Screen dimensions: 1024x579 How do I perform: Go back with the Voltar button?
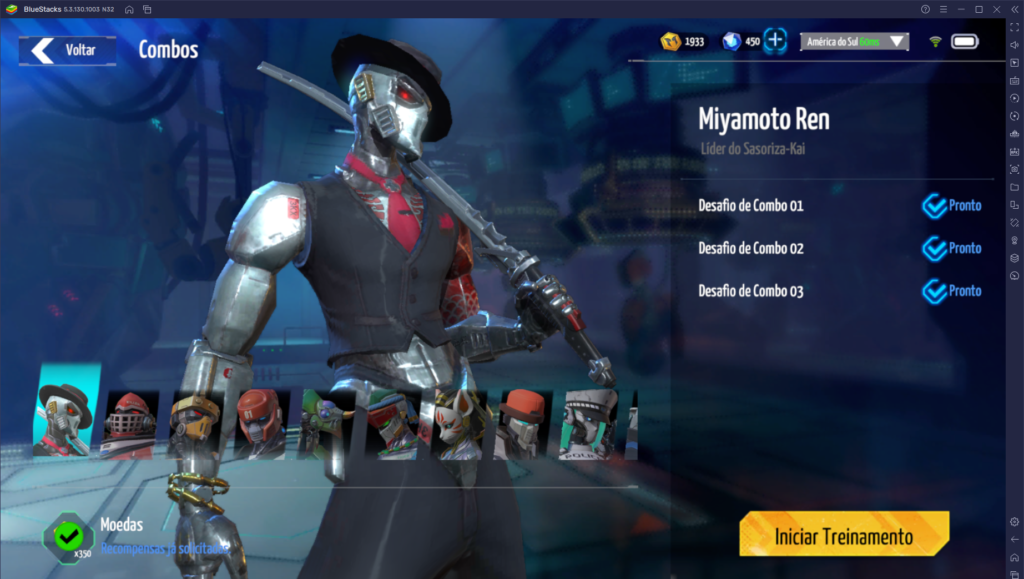(66, 50)
